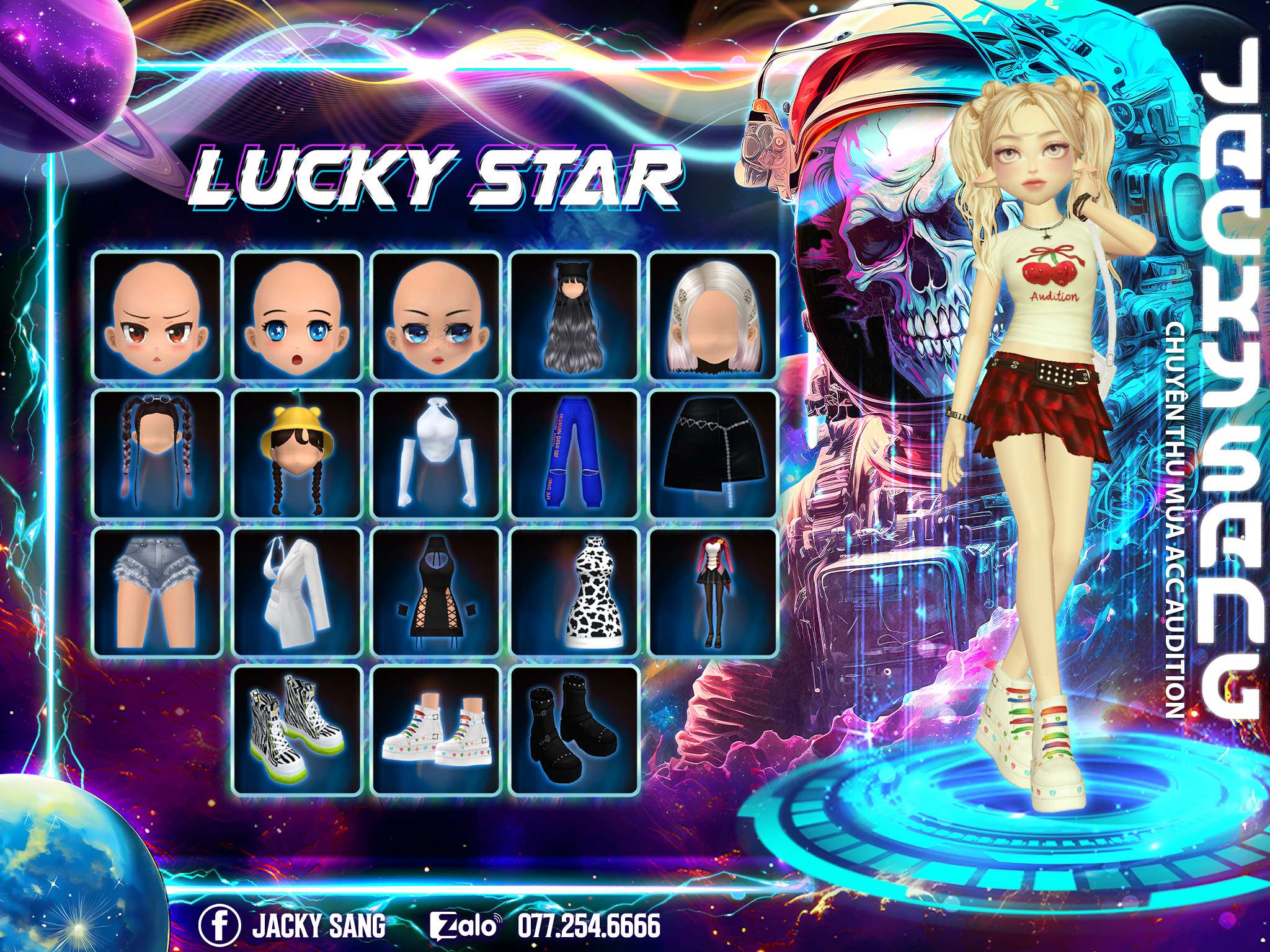Pick the yellow bucket hat hairstyle
Viewport: 1270px width, 952px height.
point(296,454)
